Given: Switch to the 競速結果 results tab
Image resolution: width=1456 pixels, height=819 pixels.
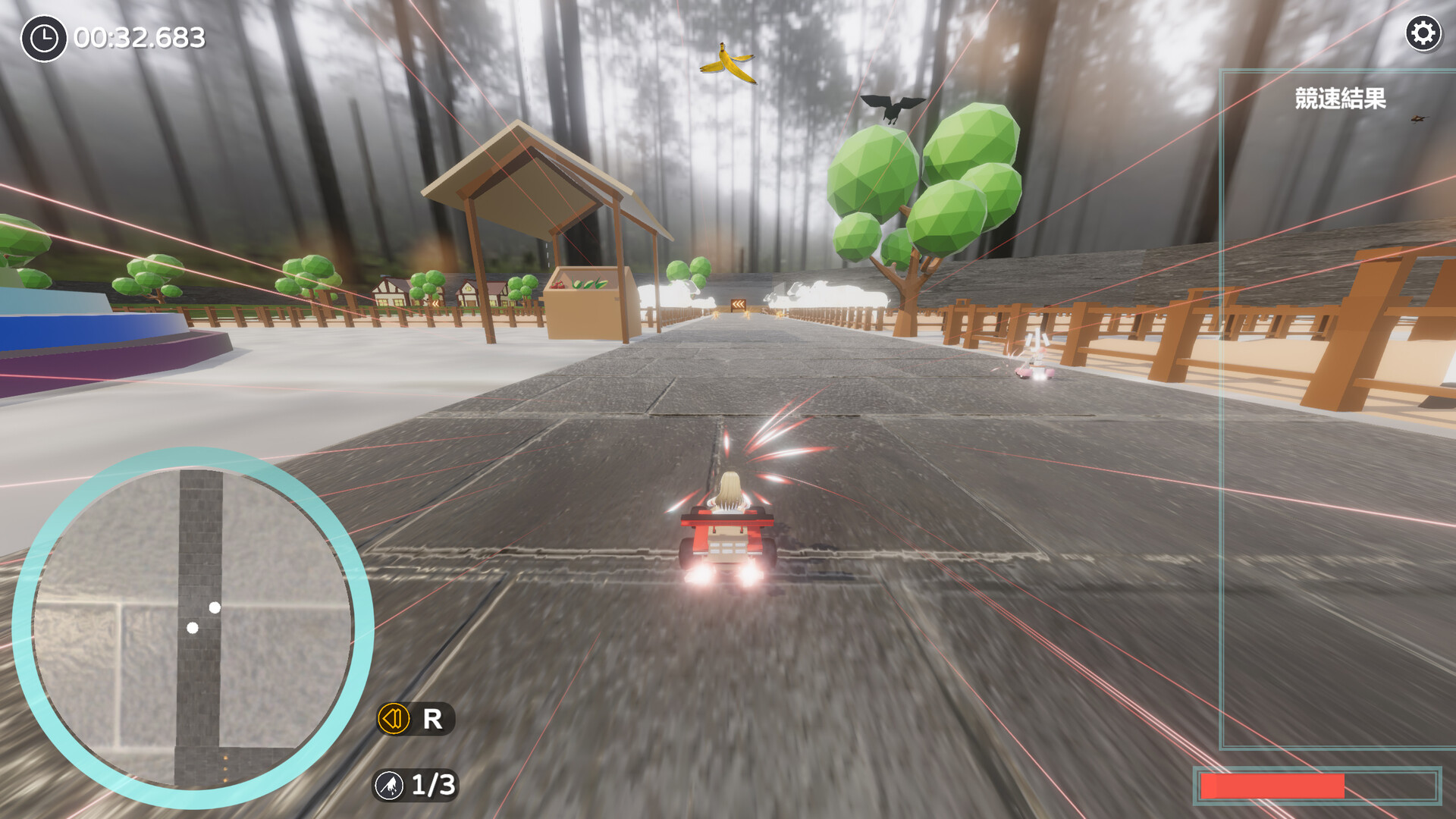Looking at the screenshot, I should click(x=1339, y=99).
